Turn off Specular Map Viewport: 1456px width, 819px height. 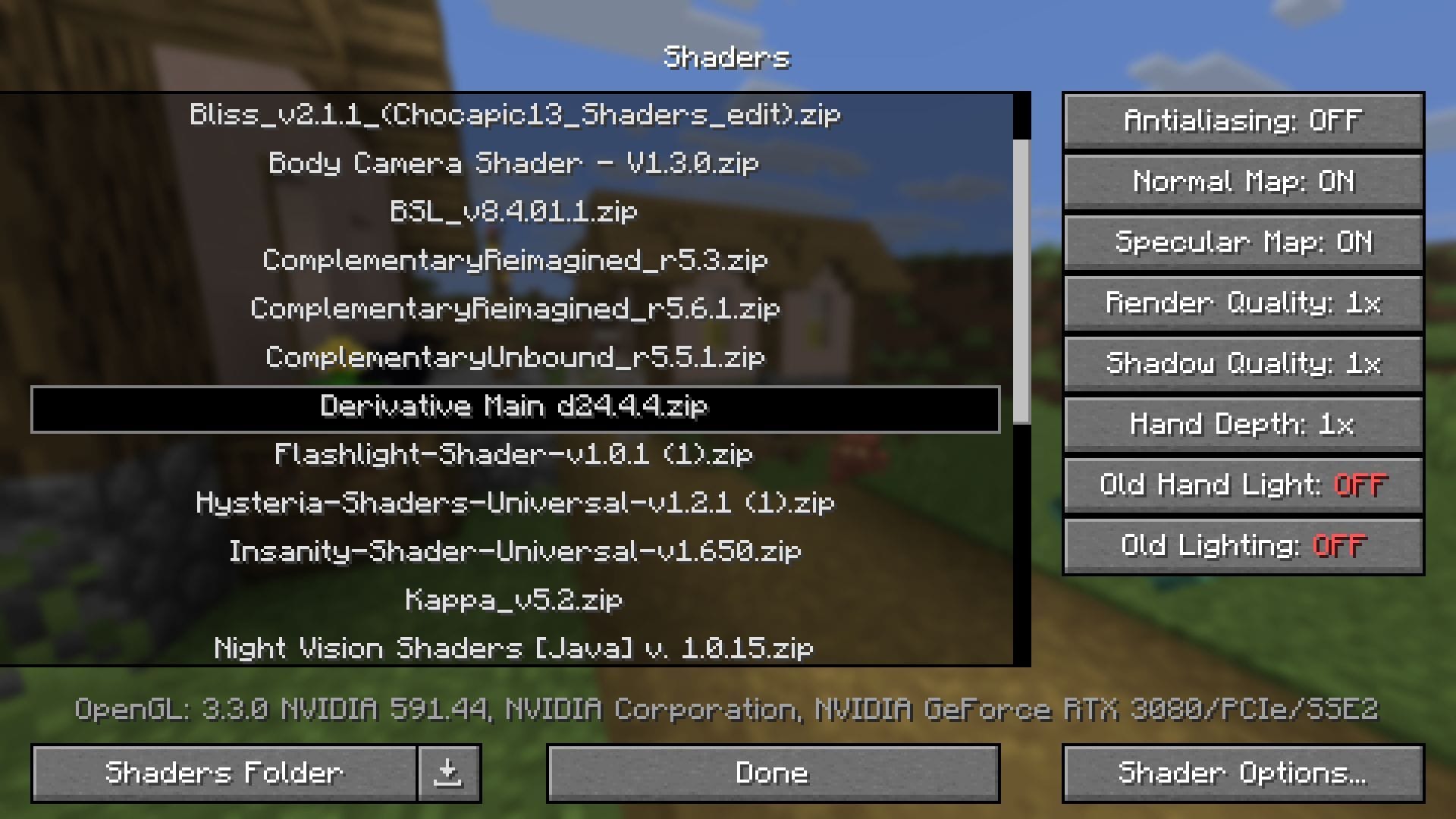1243,242
